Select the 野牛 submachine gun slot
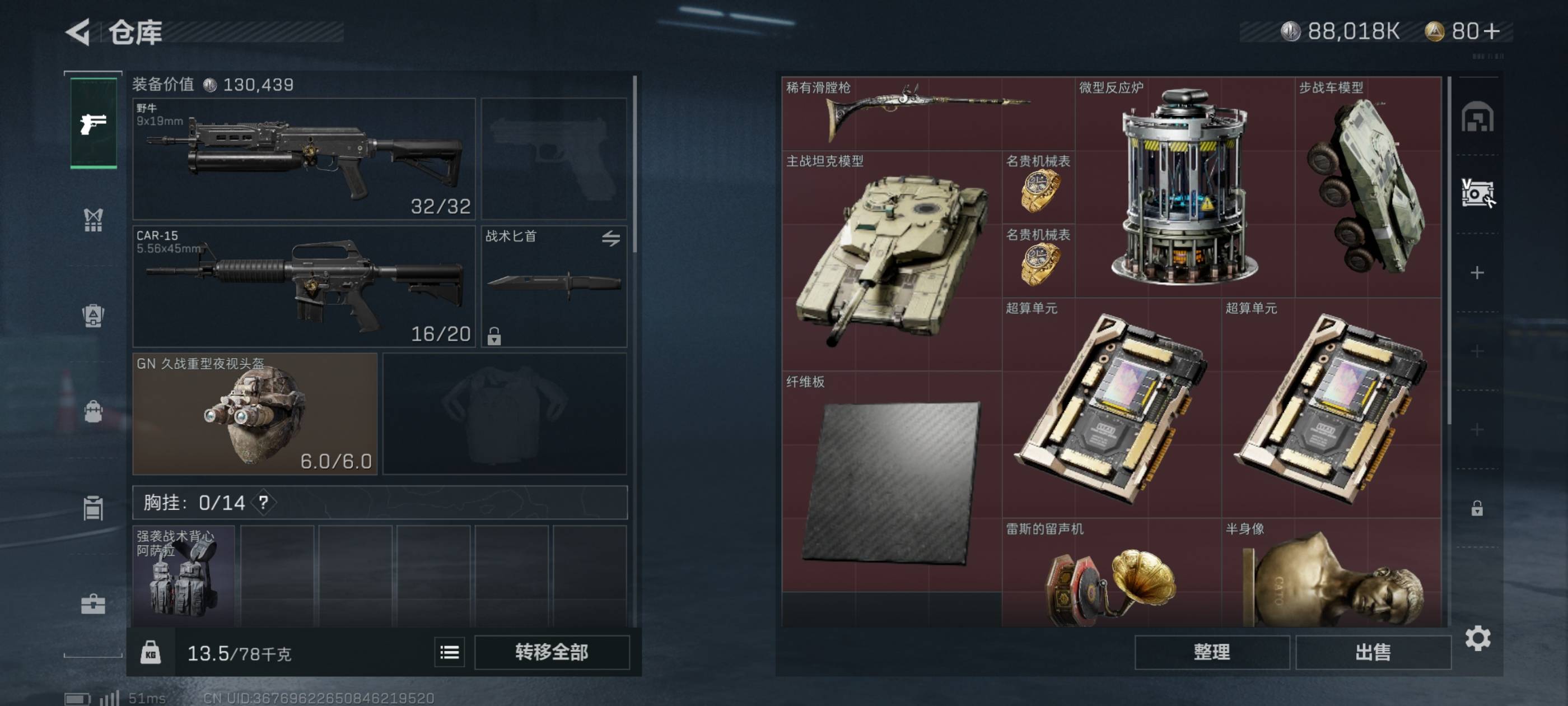Screen dimensions: 1568x706 [x=303, y=159]
